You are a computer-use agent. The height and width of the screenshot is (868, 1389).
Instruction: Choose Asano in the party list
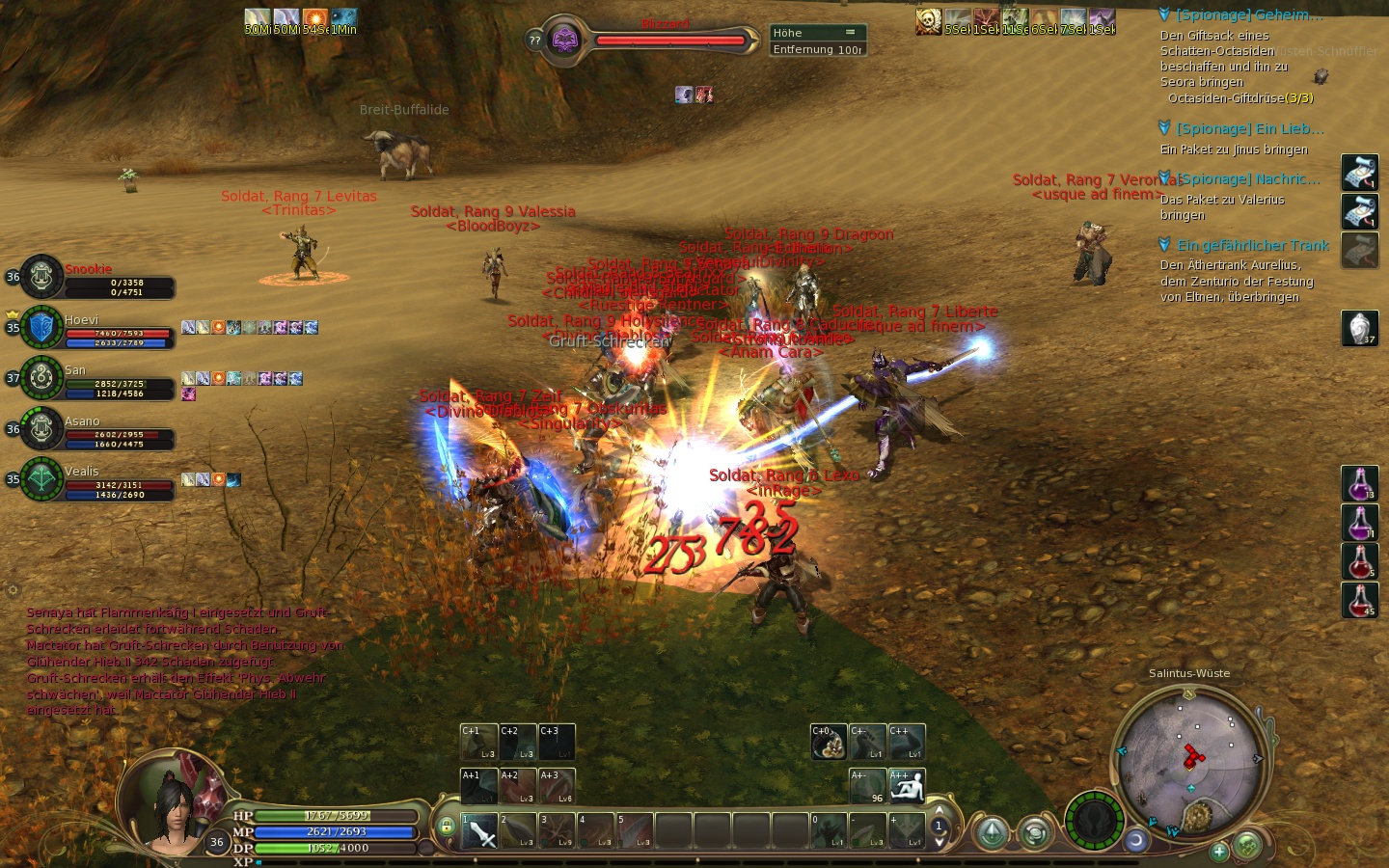tap(41, 428)
